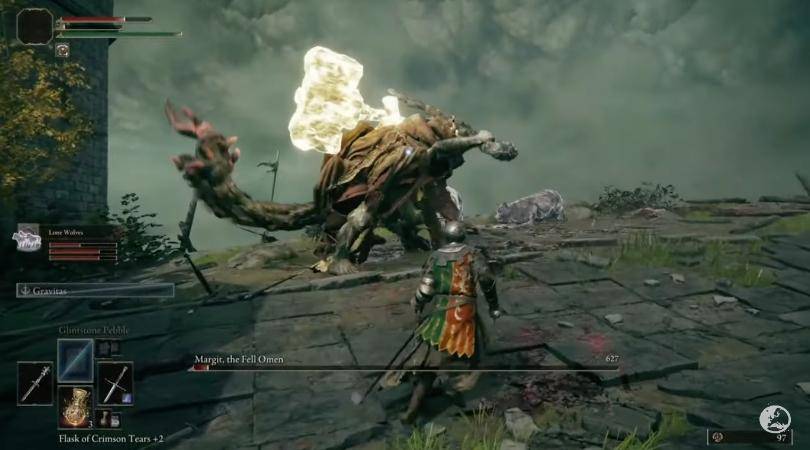Click the Lone Wolves summon icon
The width and height of the screenshot is (810, 450).
pyautogui.click(x=27, y=238)
